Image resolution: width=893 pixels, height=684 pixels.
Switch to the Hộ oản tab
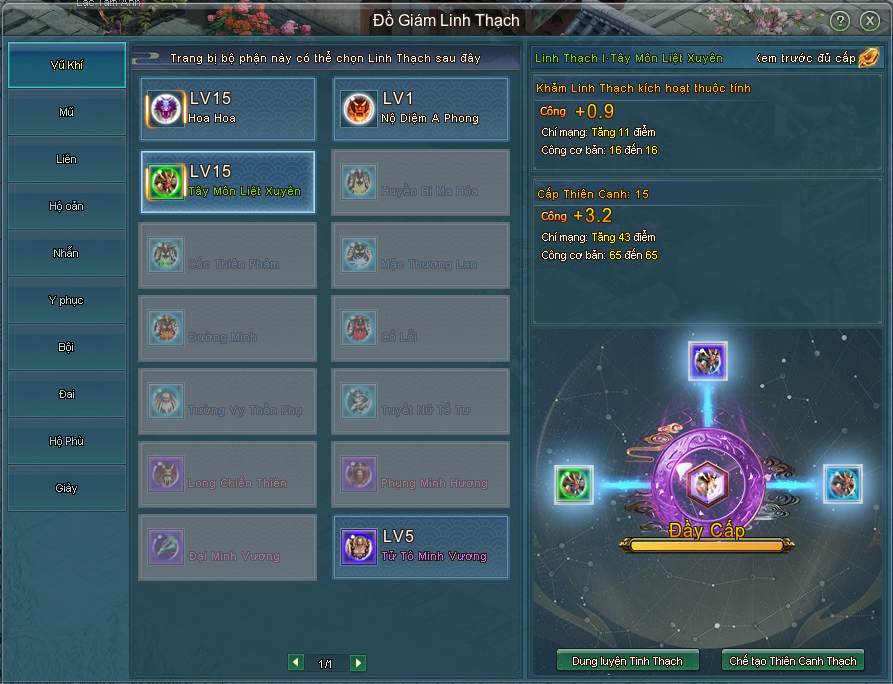coord(67,206)
